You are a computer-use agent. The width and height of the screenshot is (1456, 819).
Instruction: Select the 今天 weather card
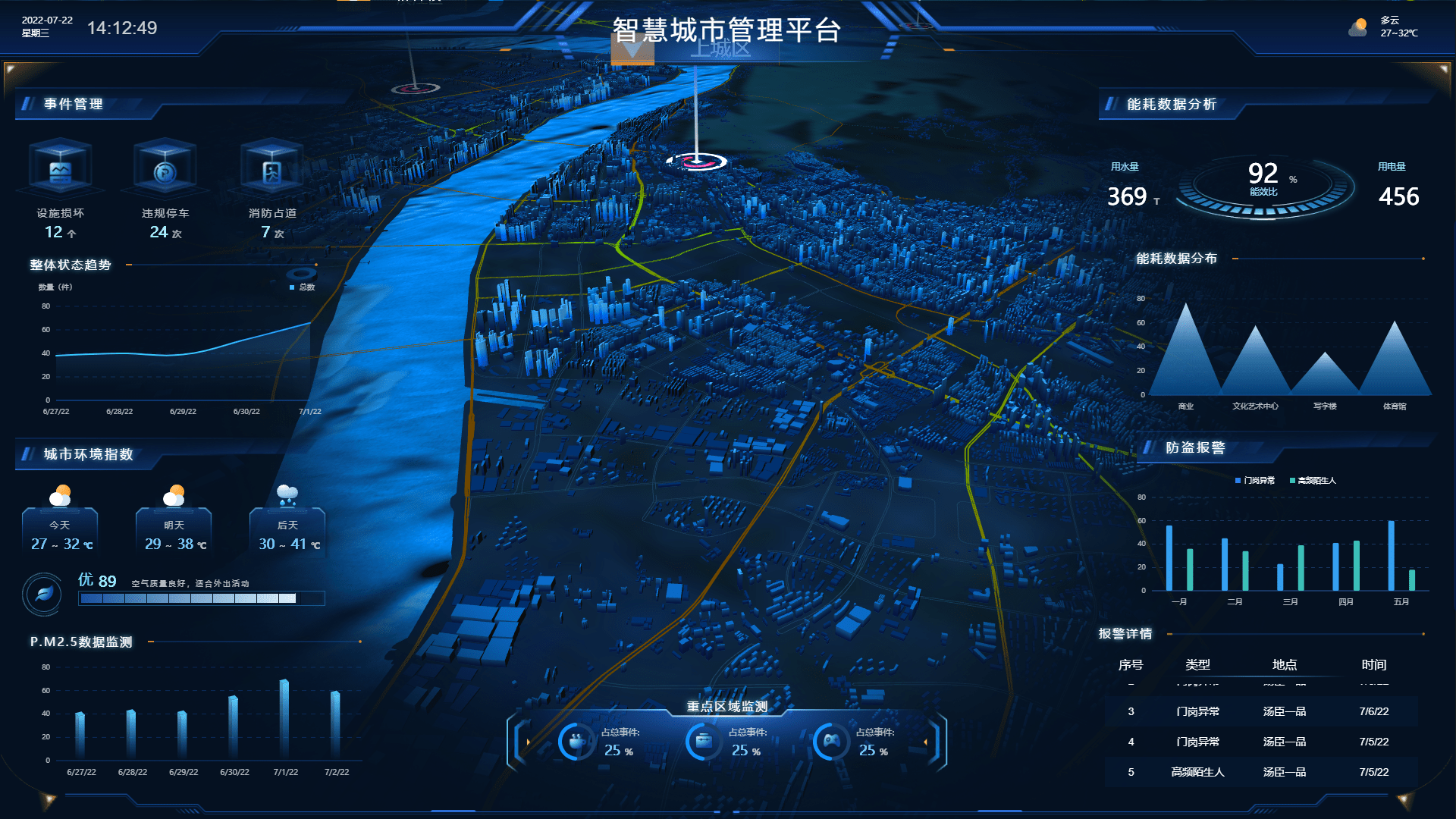click(60, 531)
